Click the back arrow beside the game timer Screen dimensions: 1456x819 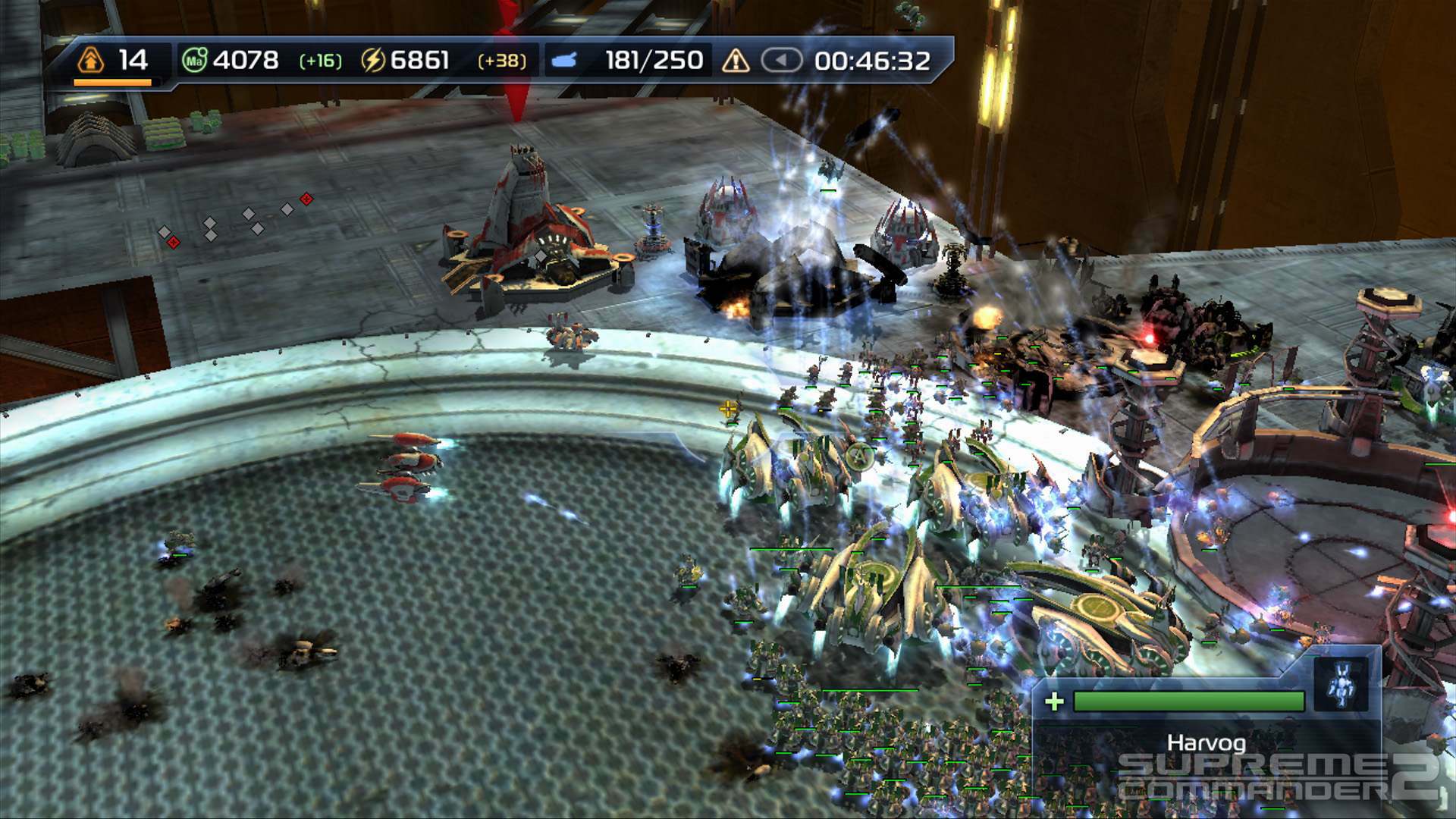pyautogui.click(x=783, y=58)
